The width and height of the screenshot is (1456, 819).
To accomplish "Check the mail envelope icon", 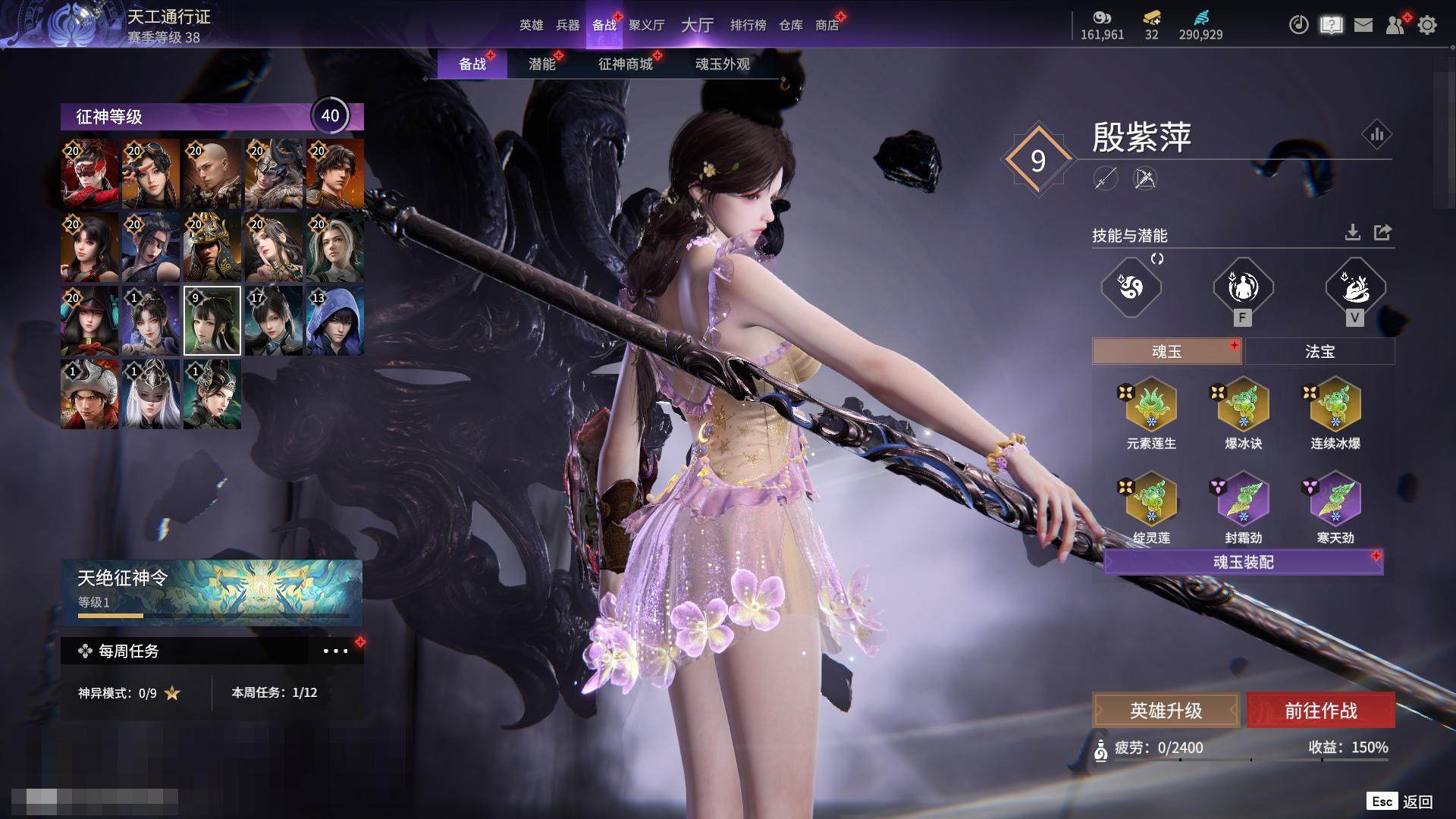I will [x=1363, y=26].
